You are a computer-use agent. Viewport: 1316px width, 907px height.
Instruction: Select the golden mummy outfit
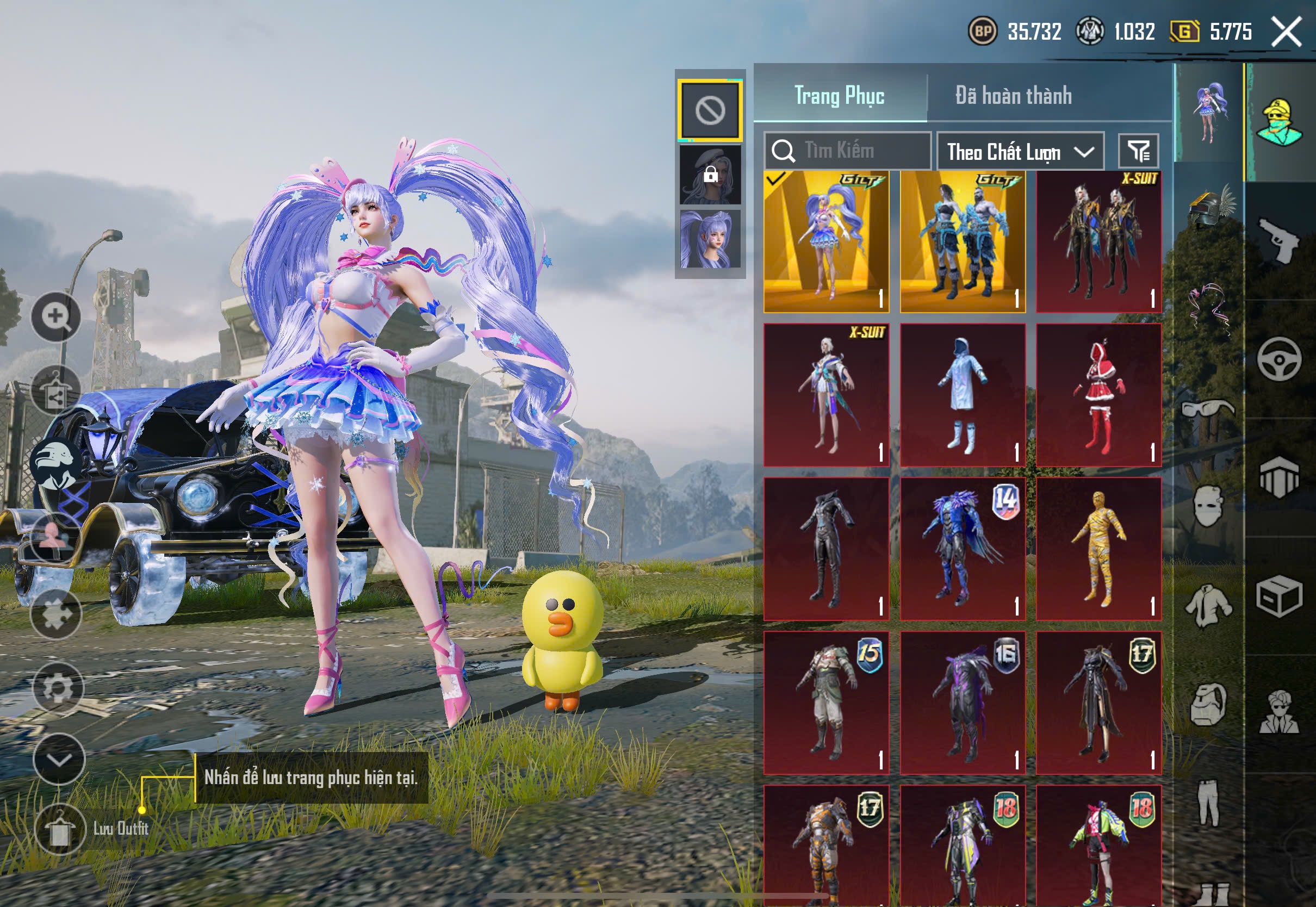click(1098, 549)
